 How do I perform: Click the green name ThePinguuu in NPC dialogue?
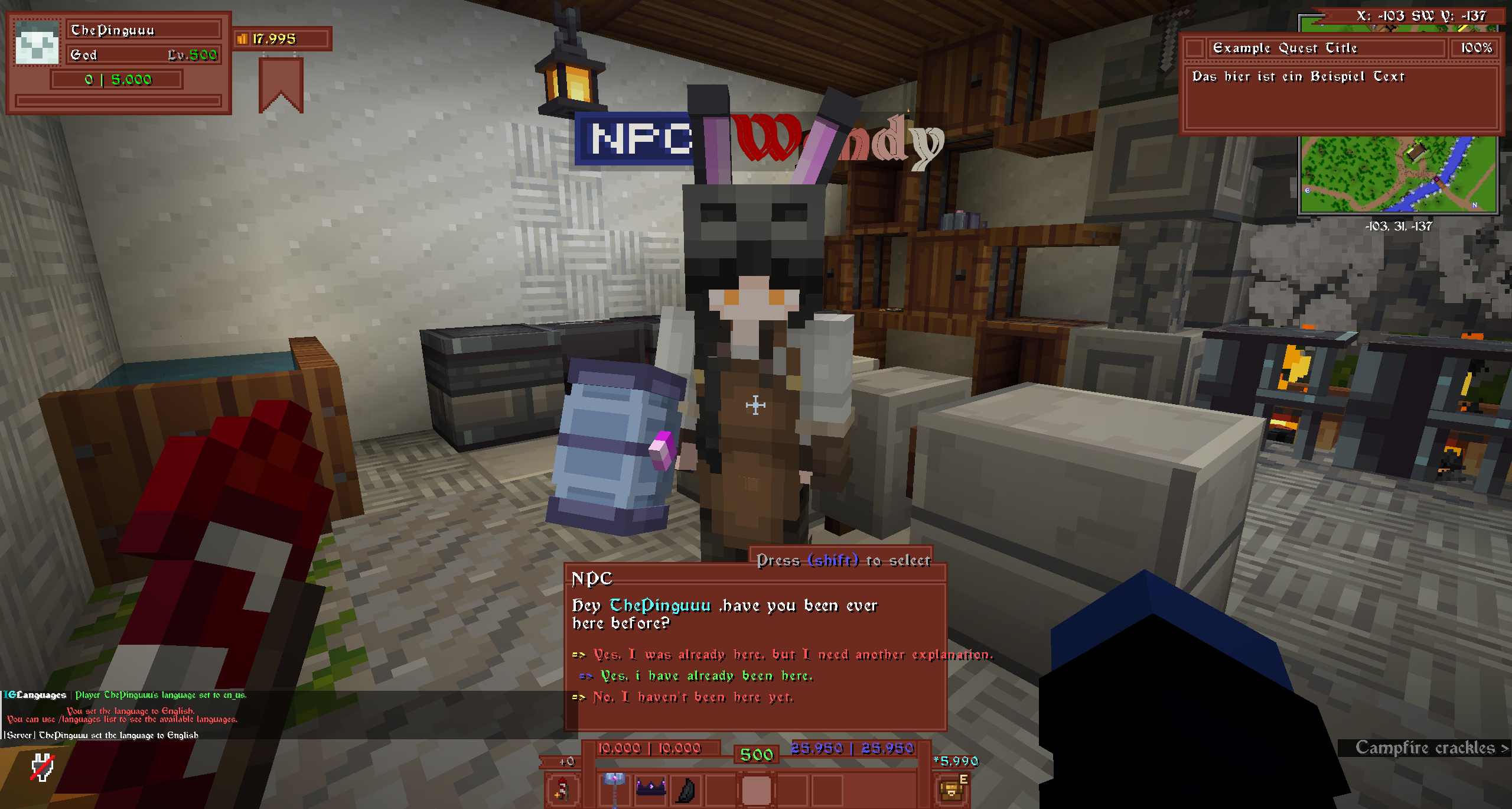(x=660, y=605)
